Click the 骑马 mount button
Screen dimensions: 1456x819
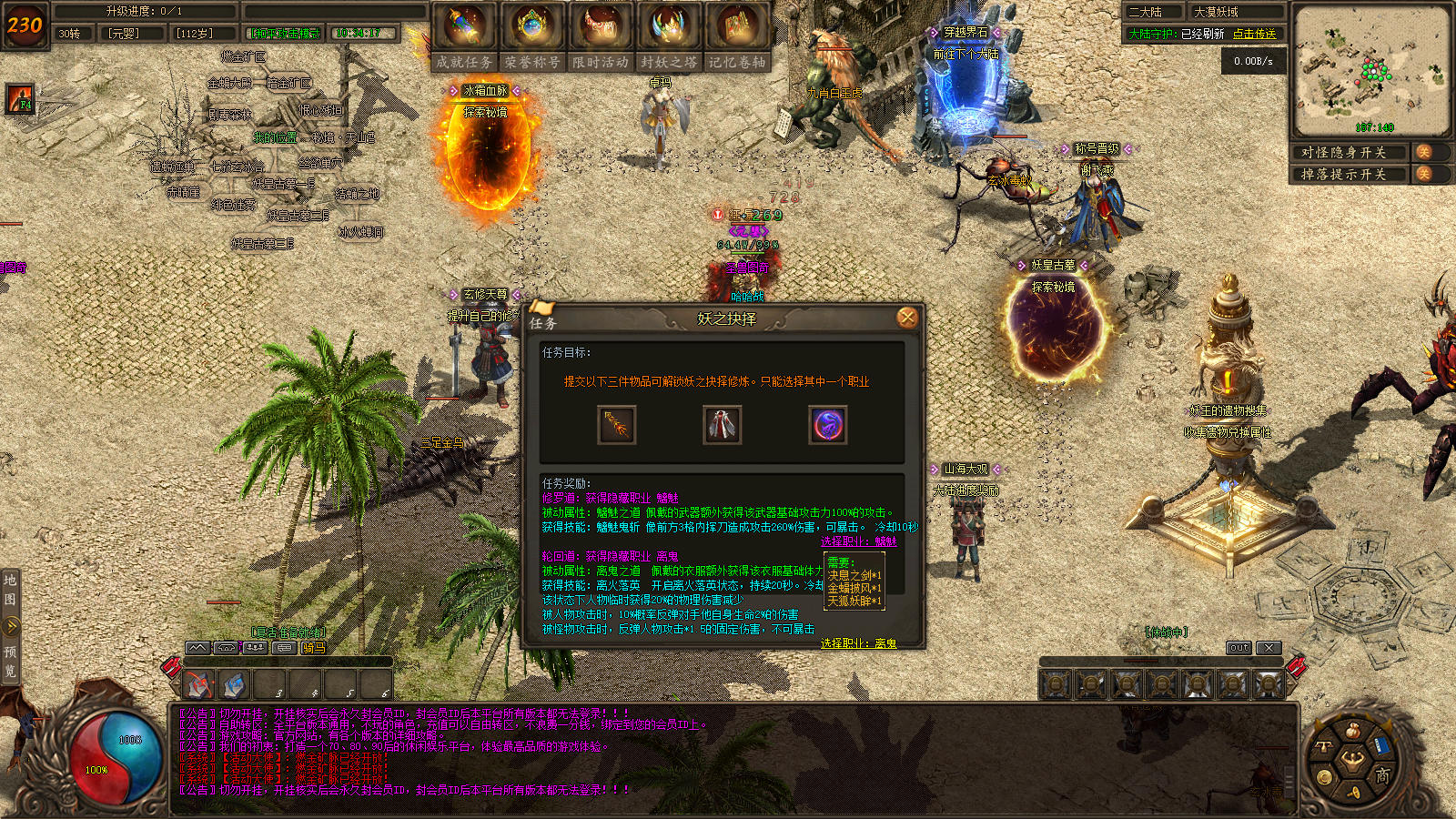tap(314, 648)
